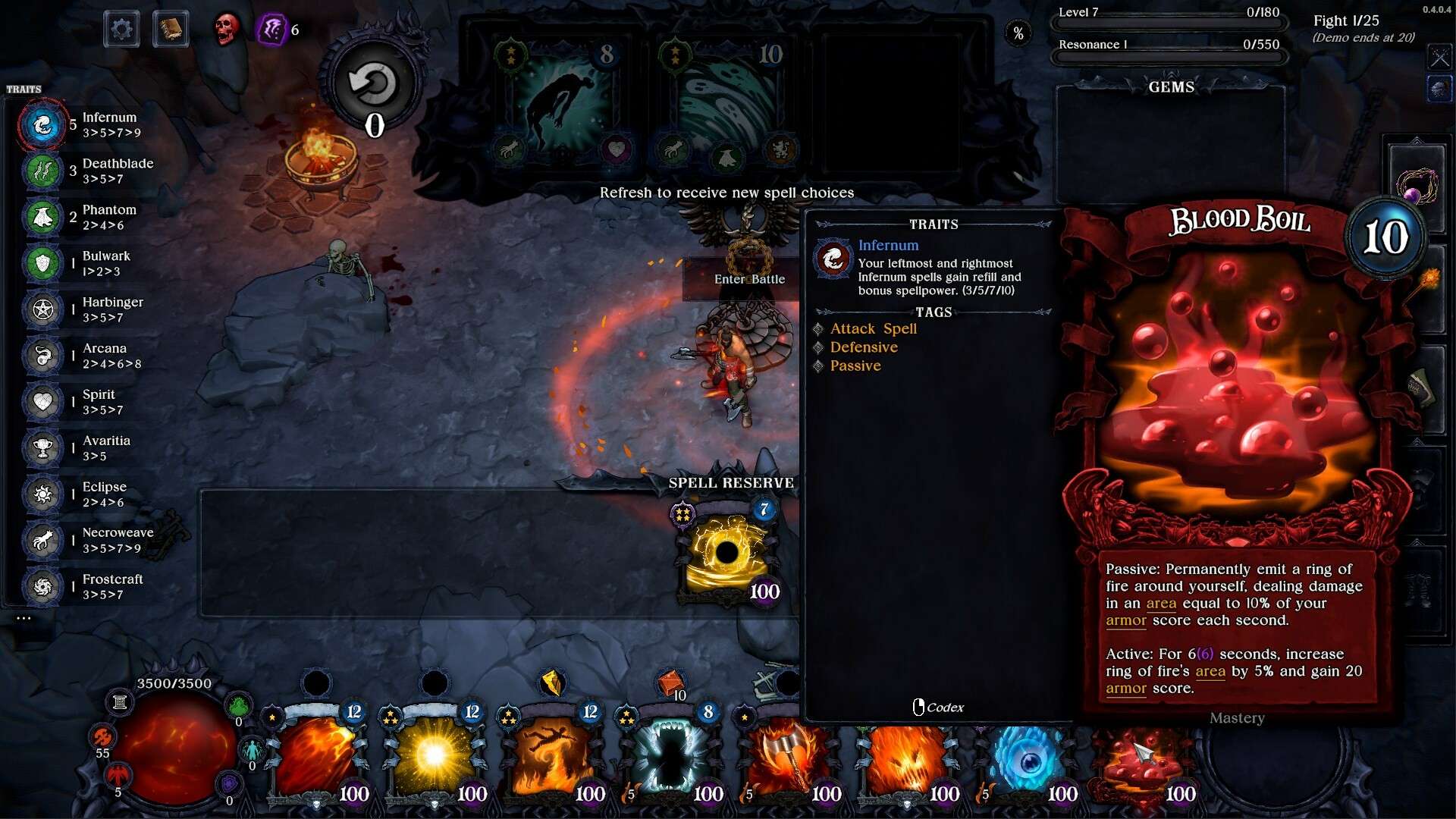Choose the 8-cost phantom spell card
1456x819 pixels.
[561, 102]
